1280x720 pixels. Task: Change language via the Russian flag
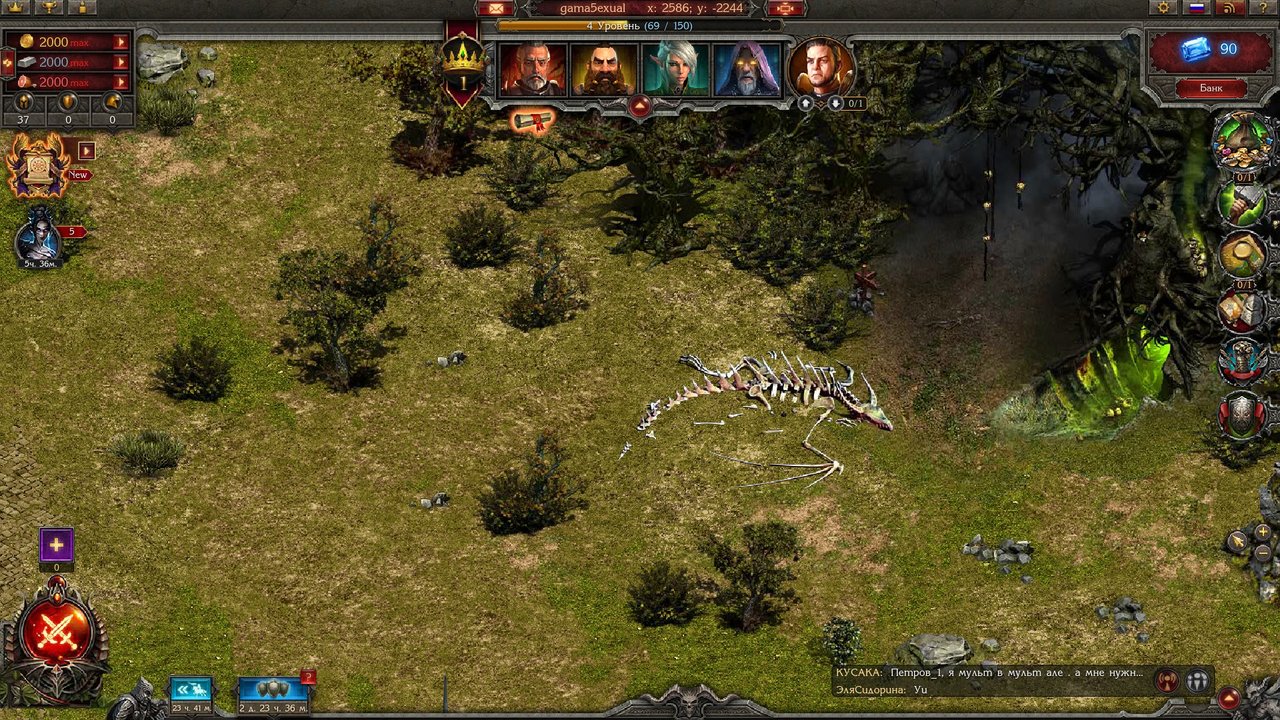[1196, 8]
